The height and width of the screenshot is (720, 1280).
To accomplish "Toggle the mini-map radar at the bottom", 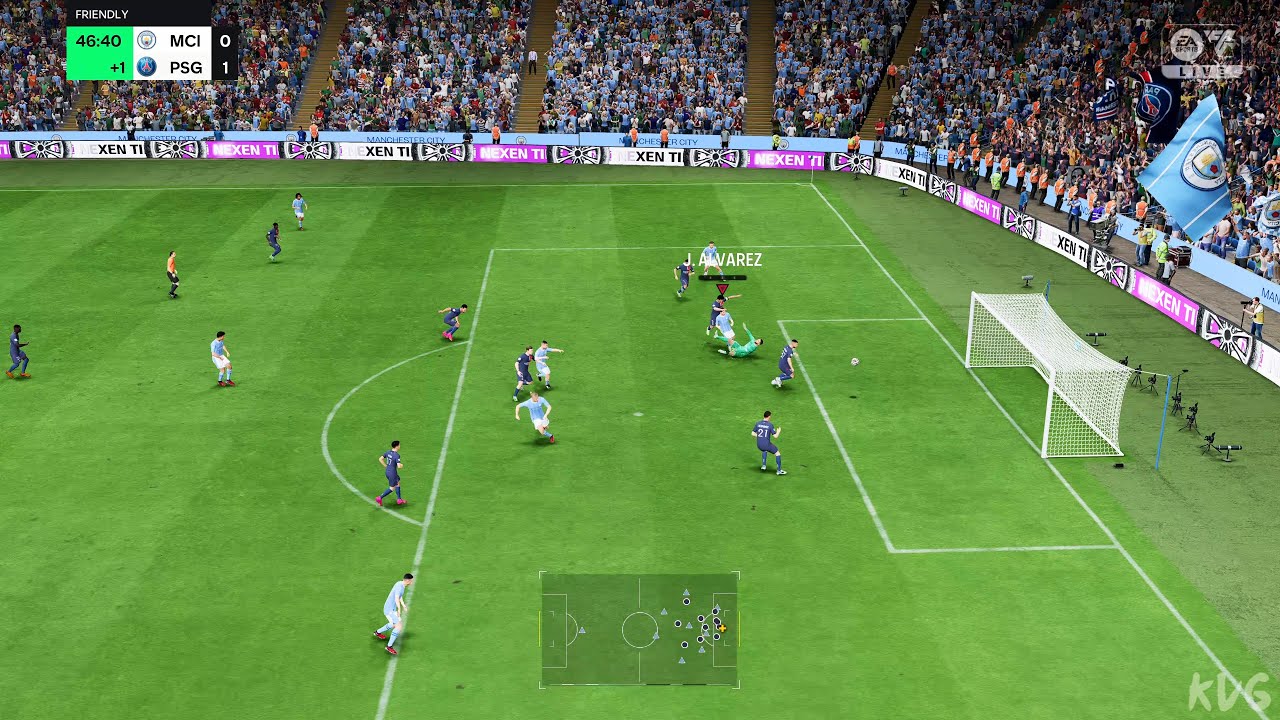I will 640,630.
